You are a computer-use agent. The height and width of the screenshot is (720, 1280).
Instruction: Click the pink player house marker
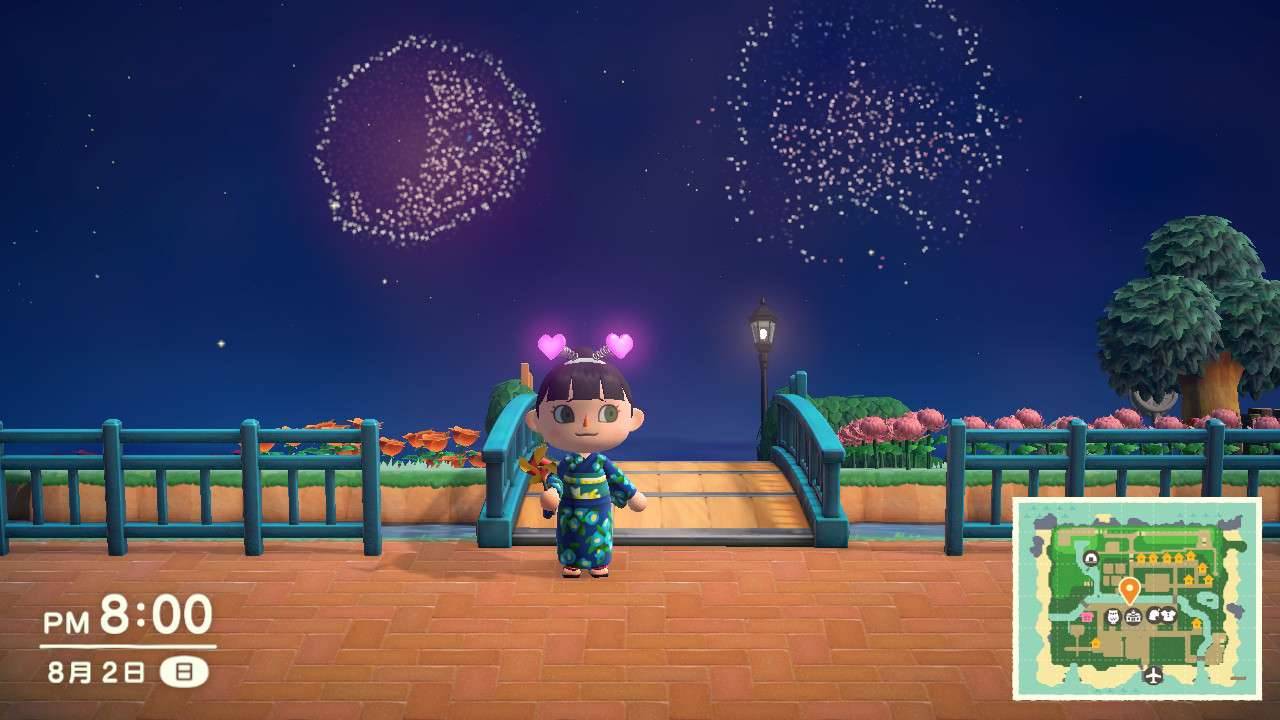pos(1087,618)
